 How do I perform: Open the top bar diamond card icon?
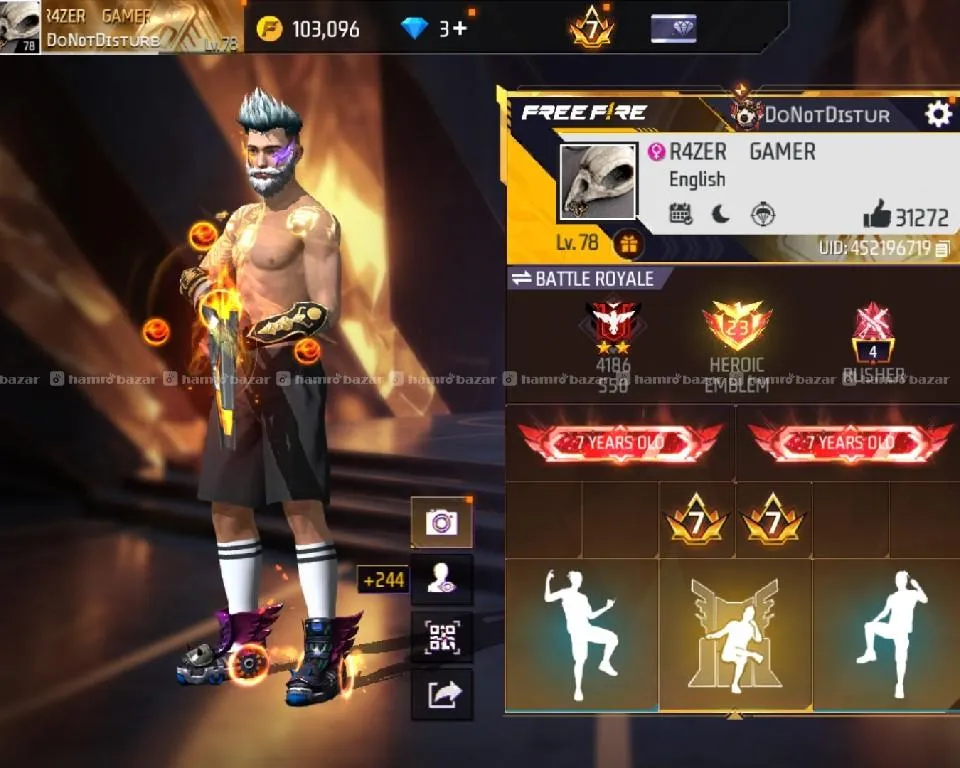click(673, 28)
